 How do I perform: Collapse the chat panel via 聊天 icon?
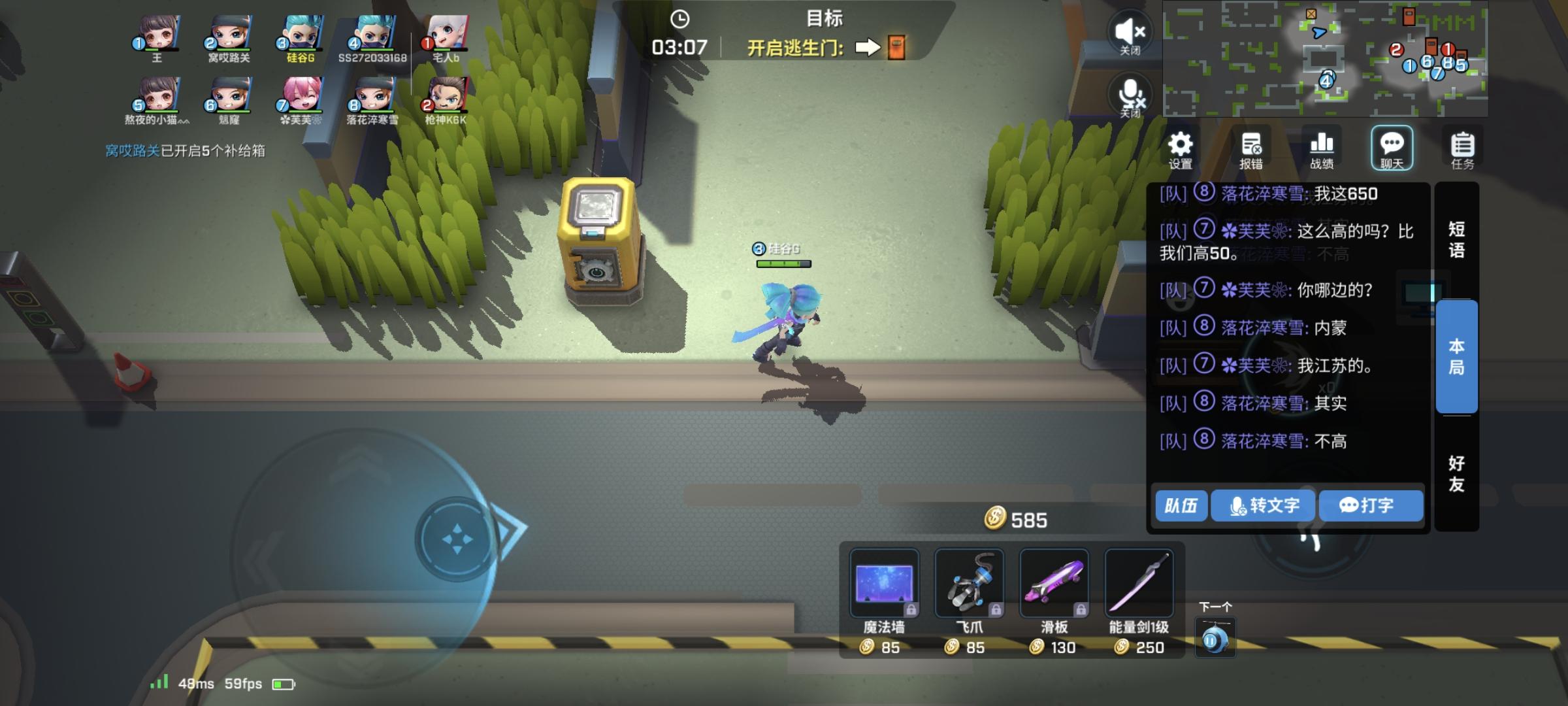click(1392, 148)
